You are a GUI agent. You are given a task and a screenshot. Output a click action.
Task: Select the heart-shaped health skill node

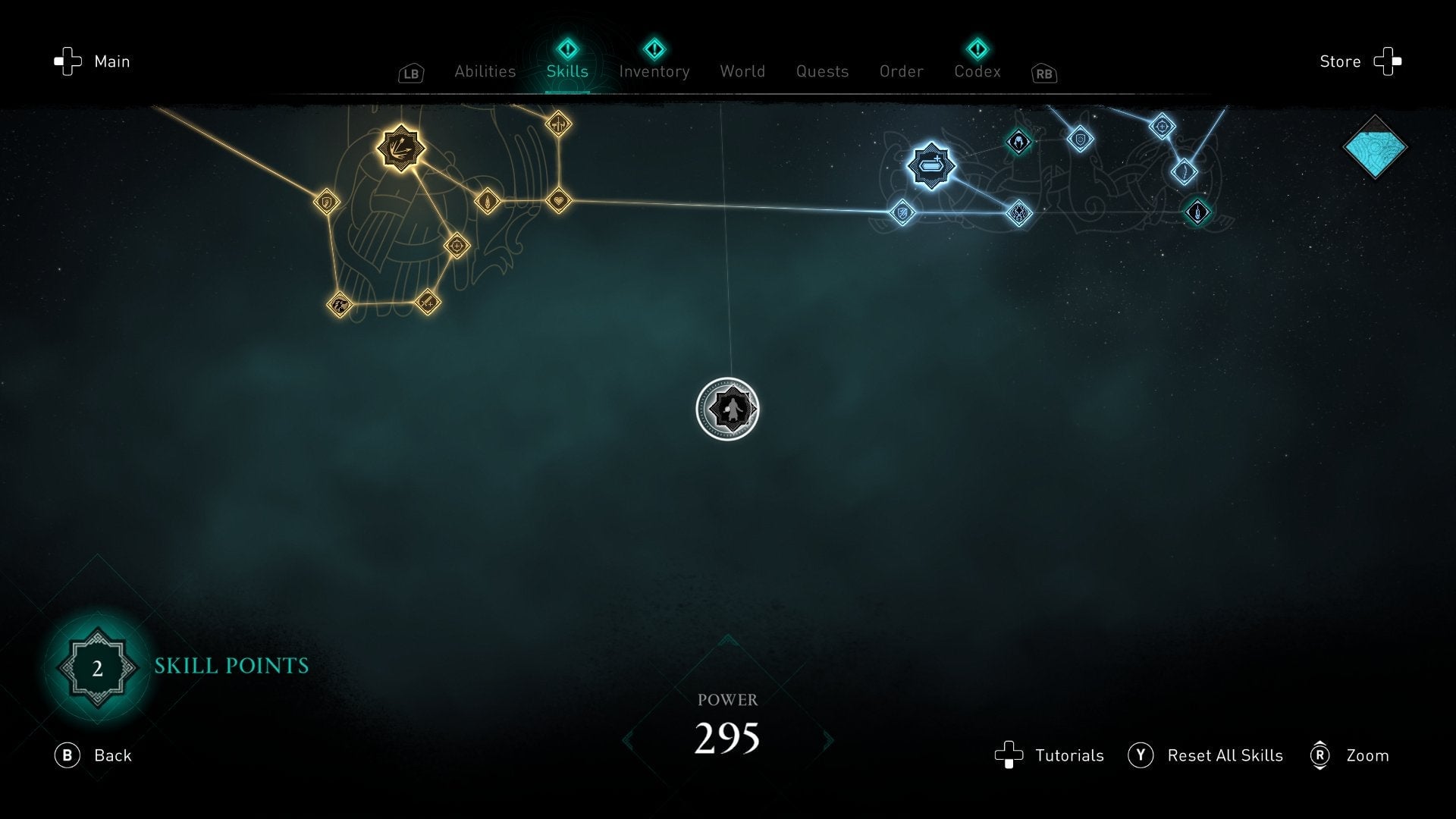tap(558, 201)
